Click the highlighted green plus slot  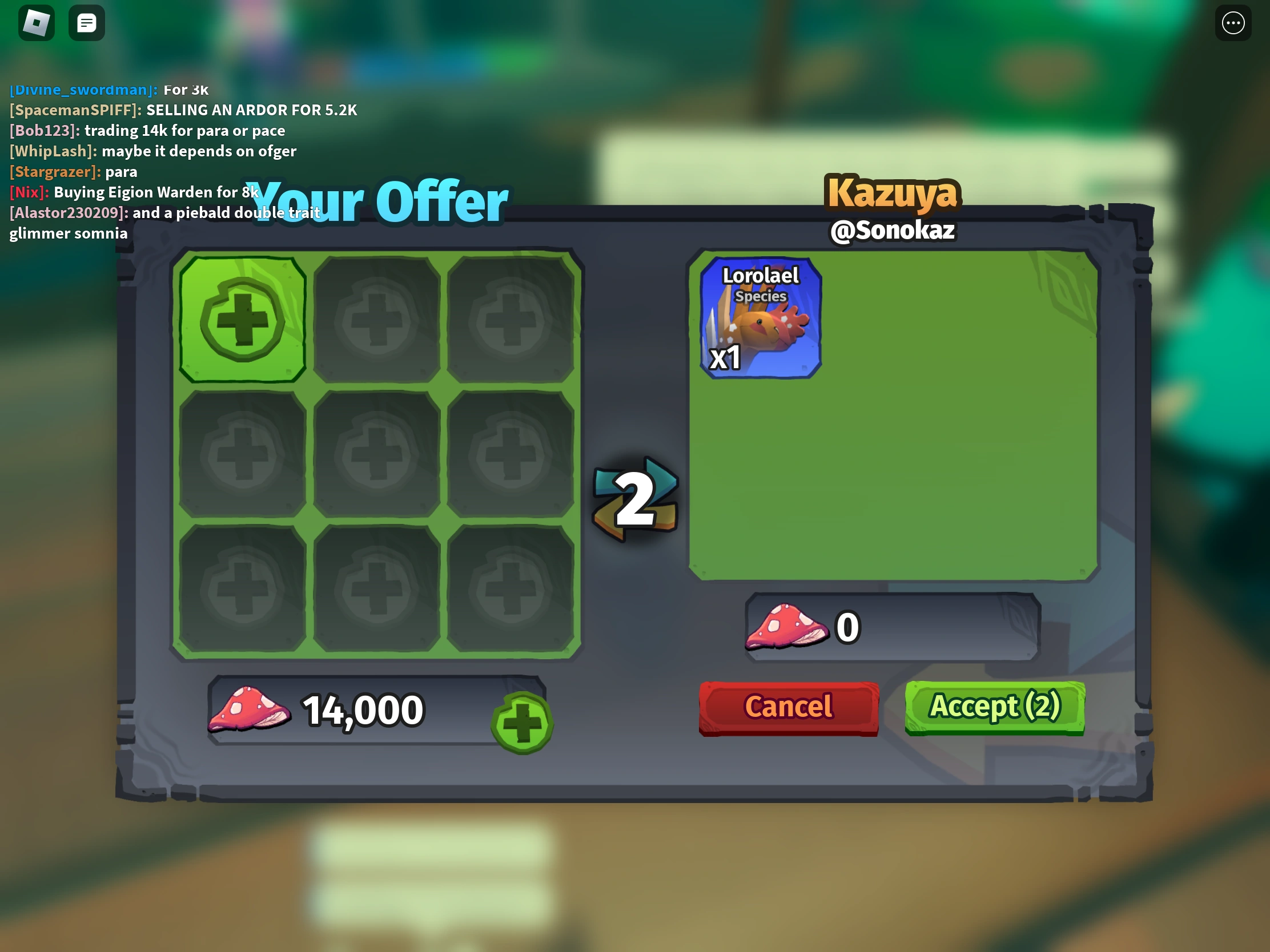tap(242, 317)
